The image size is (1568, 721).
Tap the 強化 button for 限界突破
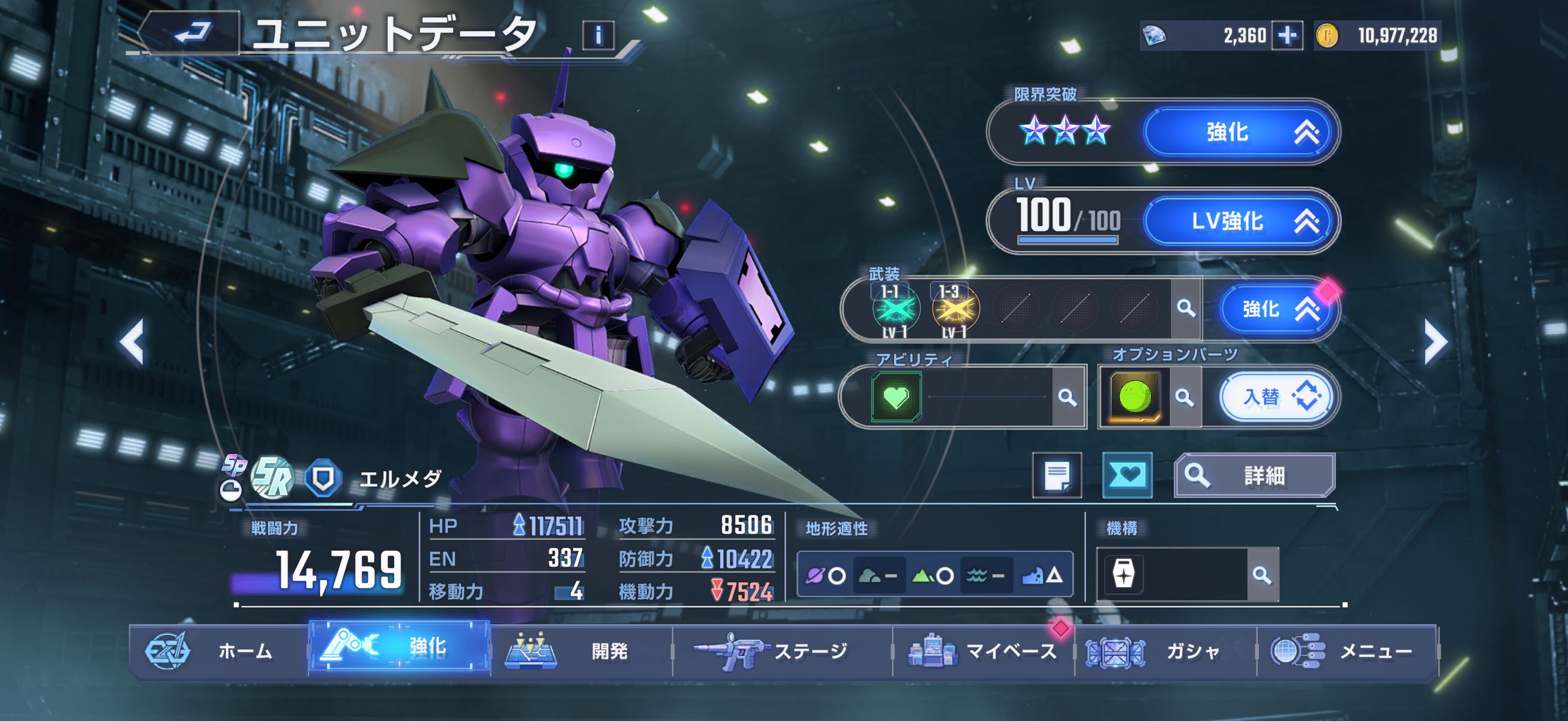[1240, 132]
